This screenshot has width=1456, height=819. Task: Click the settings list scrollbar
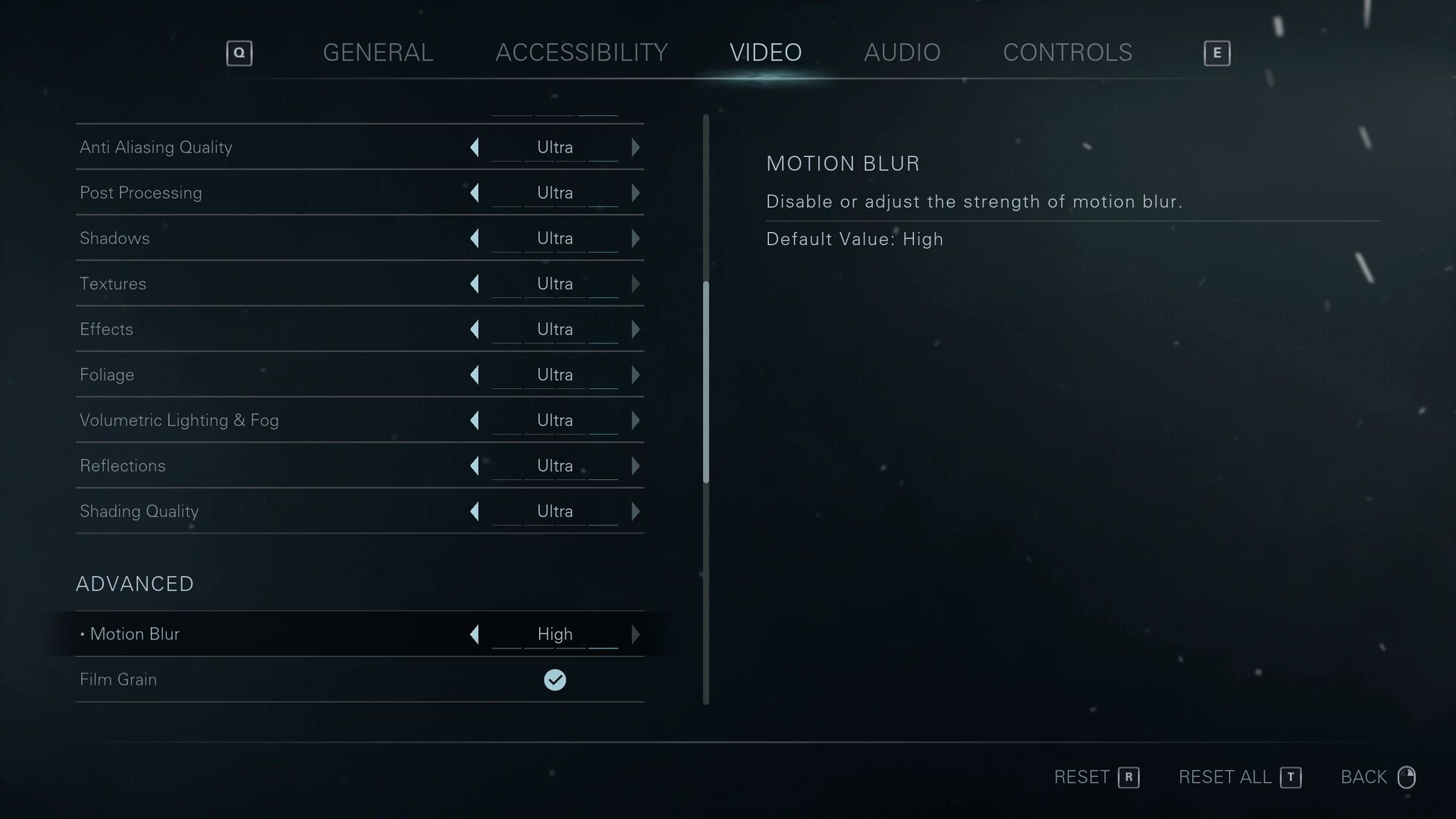click(x=706, y=382)
